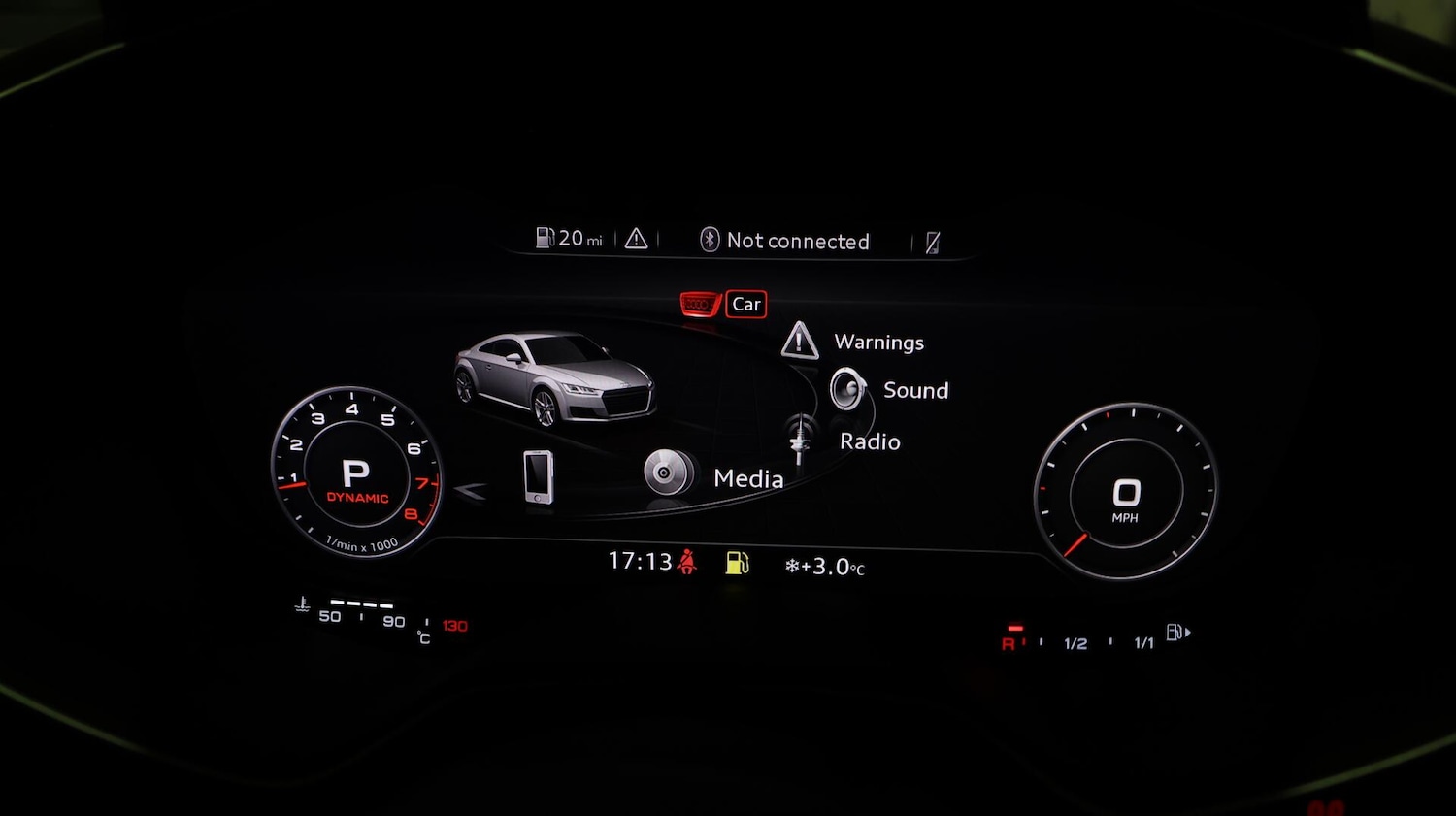Click the snowflake icon beside the temperature reading

tap(794, 564)
